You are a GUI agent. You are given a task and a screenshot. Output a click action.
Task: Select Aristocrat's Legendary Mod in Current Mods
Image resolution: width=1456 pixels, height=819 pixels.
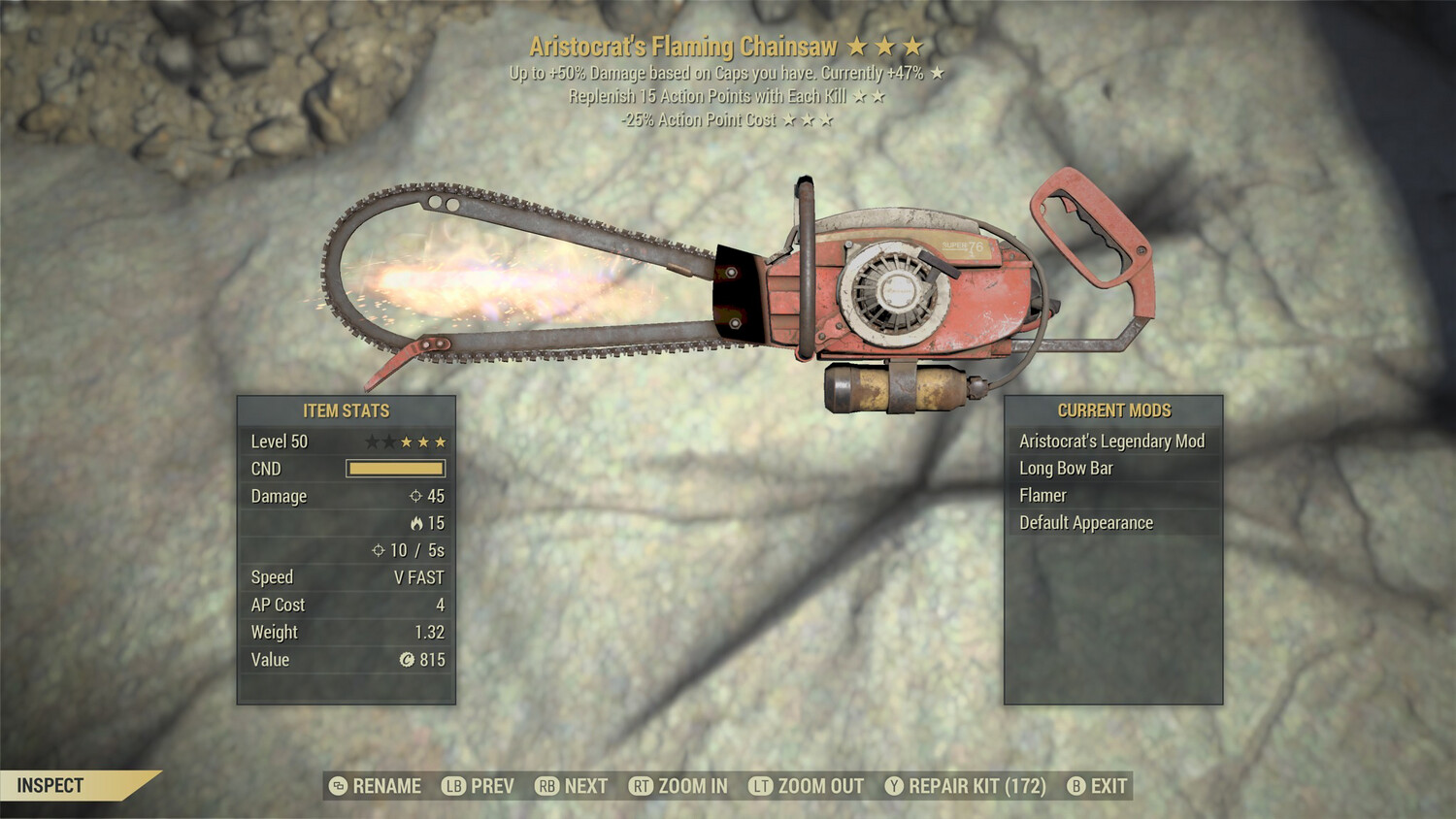tap(1111, 442)
